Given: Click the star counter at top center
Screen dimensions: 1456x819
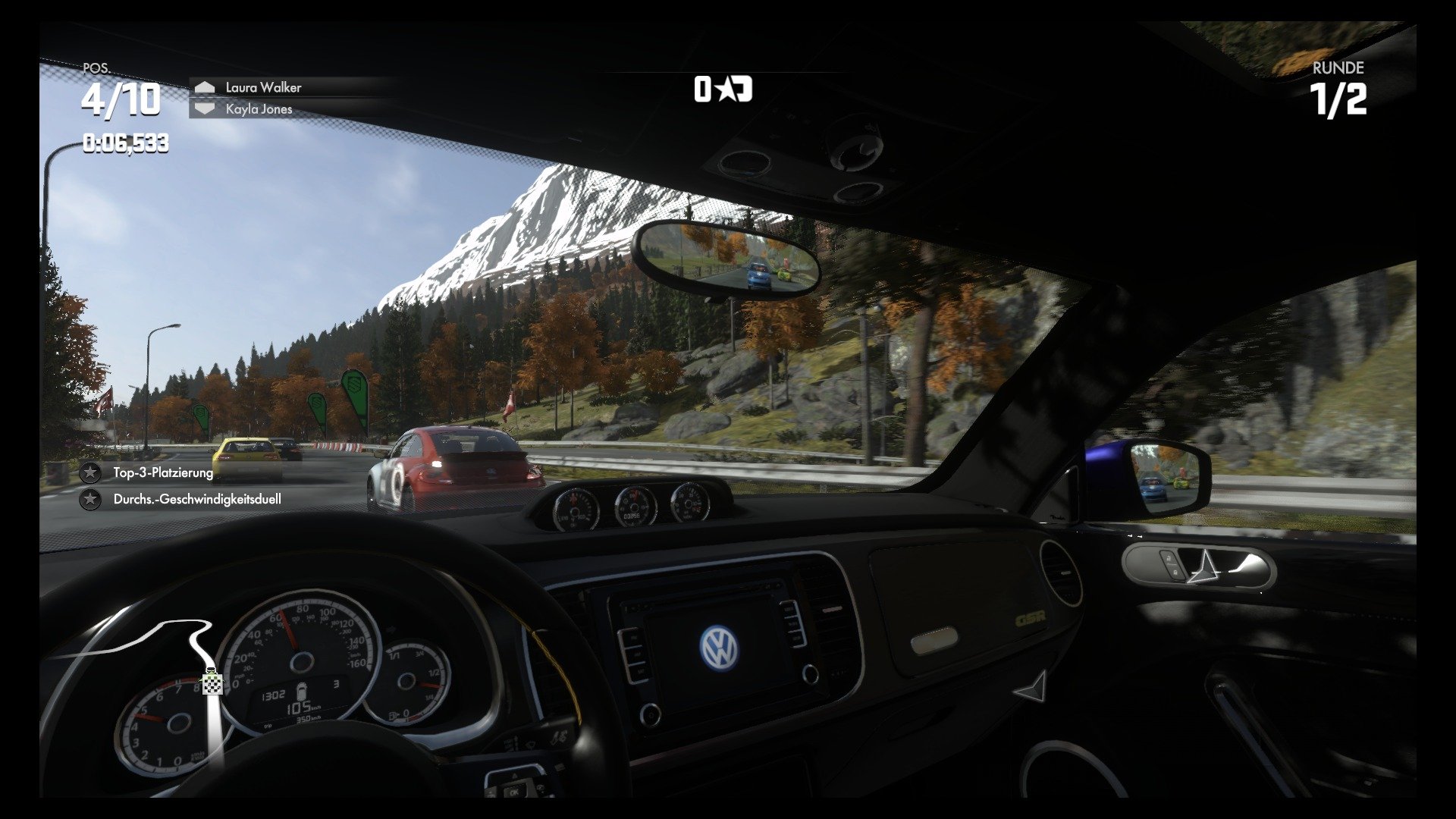Looking at the screenshot, I should [x=723, y=89].
